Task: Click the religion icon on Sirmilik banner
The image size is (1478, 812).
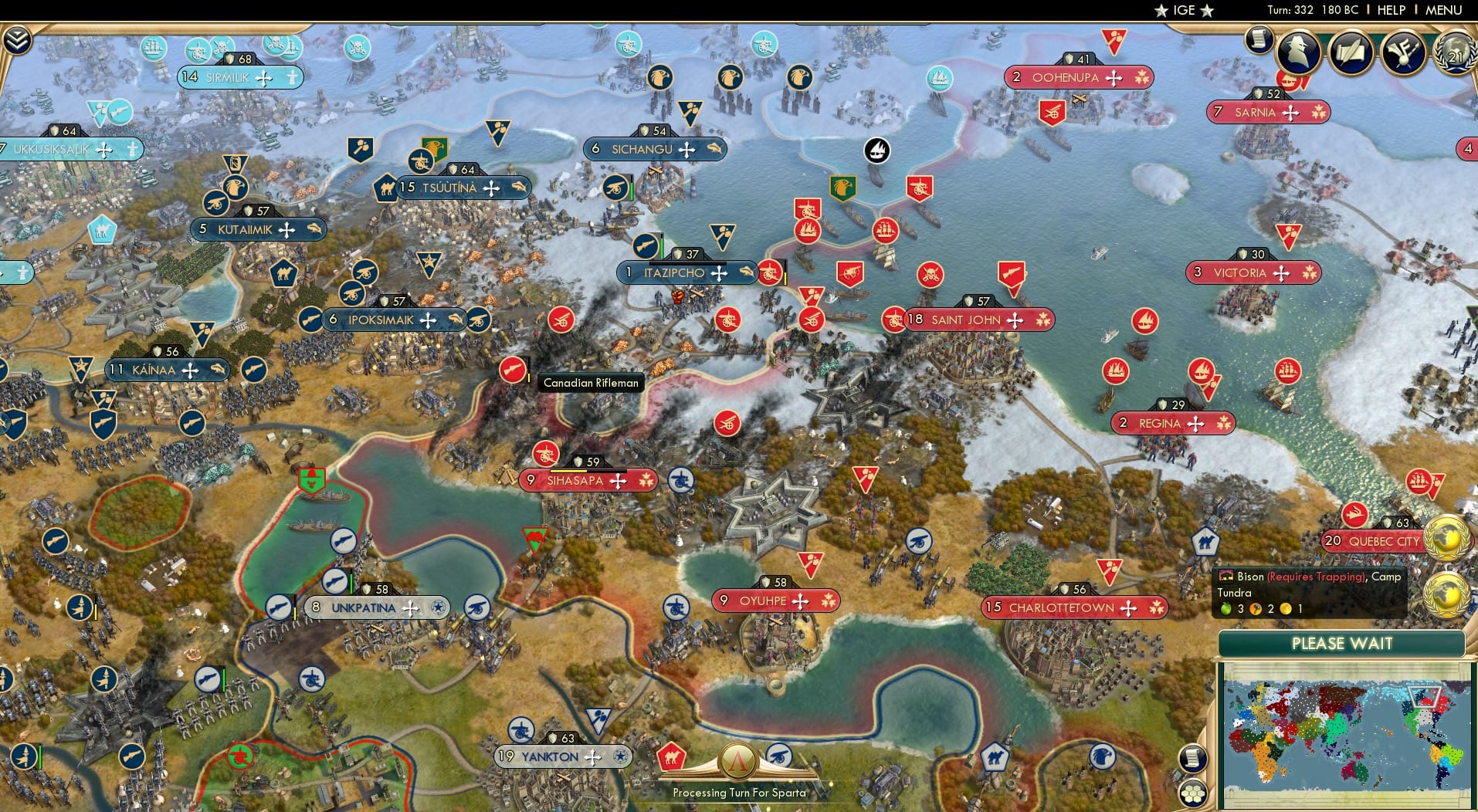Action: [292, 78]
